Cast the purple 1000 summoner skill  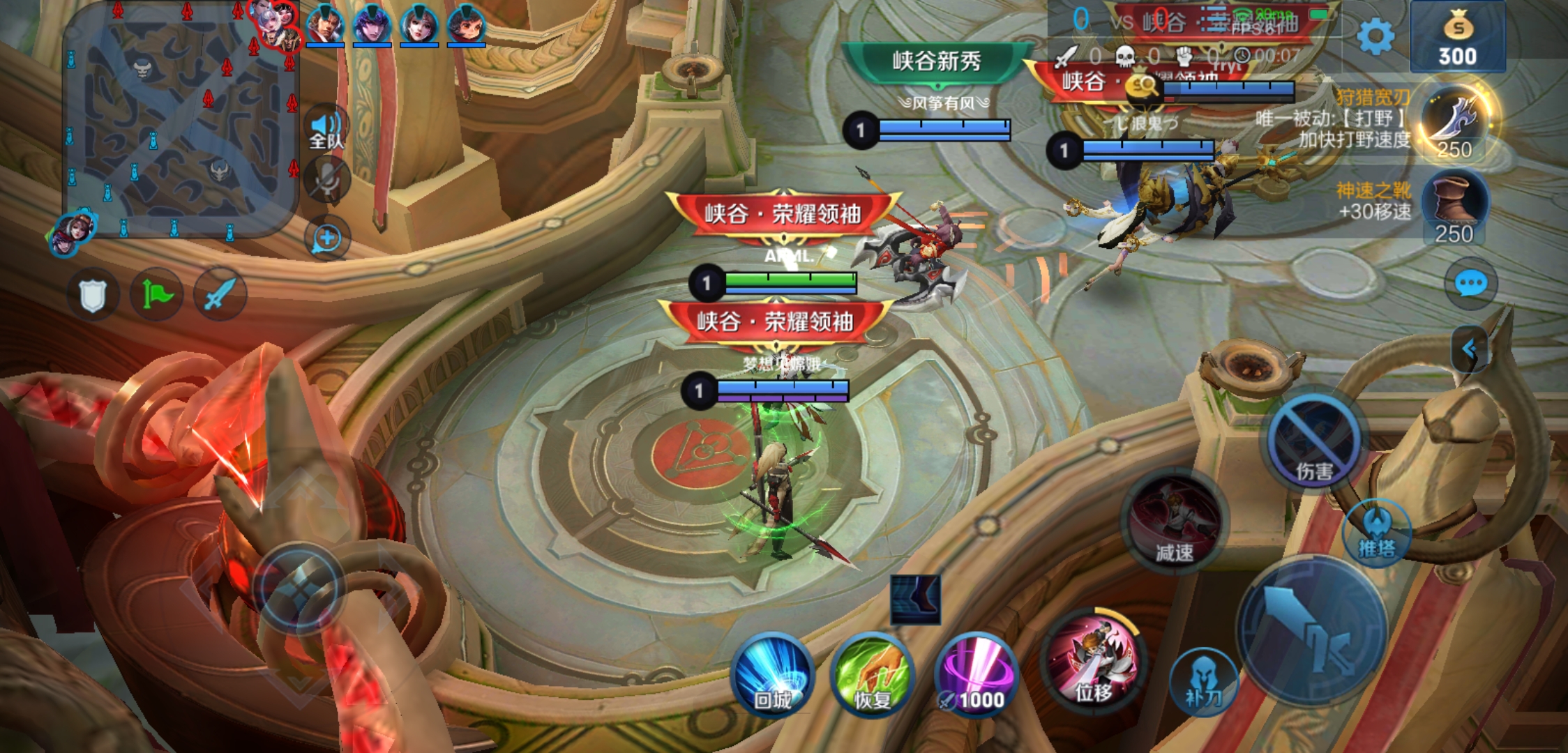point(976,675)
